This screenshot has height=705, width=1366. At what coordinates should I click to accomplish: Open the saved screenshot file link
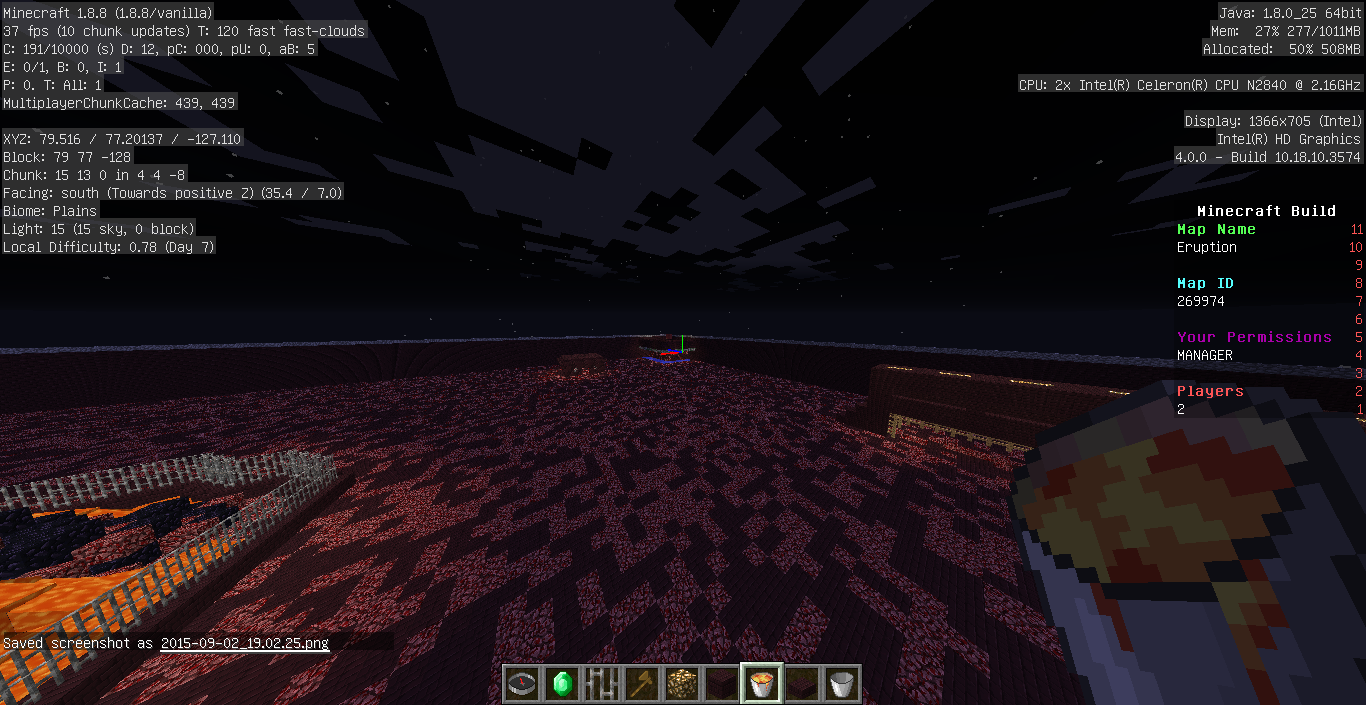coord(244,643)
